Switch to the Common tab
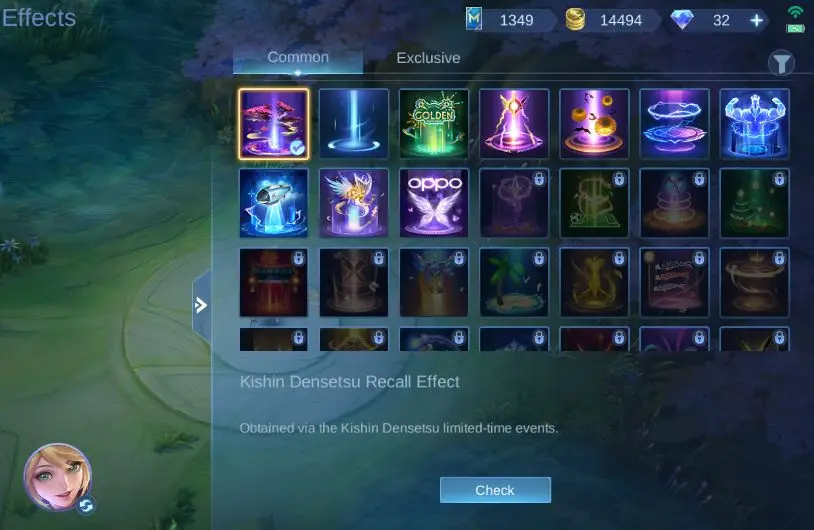Image resolution: width=814 pixels, height=530 pixels. pos(298,58)
